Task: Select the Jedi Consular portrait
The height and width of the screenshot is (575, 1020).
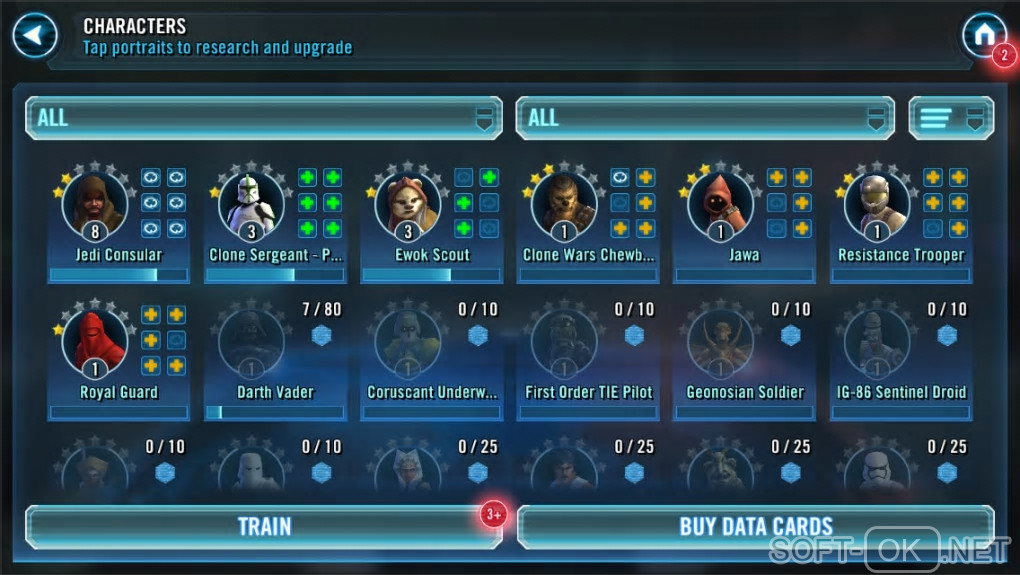Action: click(95, 205)
